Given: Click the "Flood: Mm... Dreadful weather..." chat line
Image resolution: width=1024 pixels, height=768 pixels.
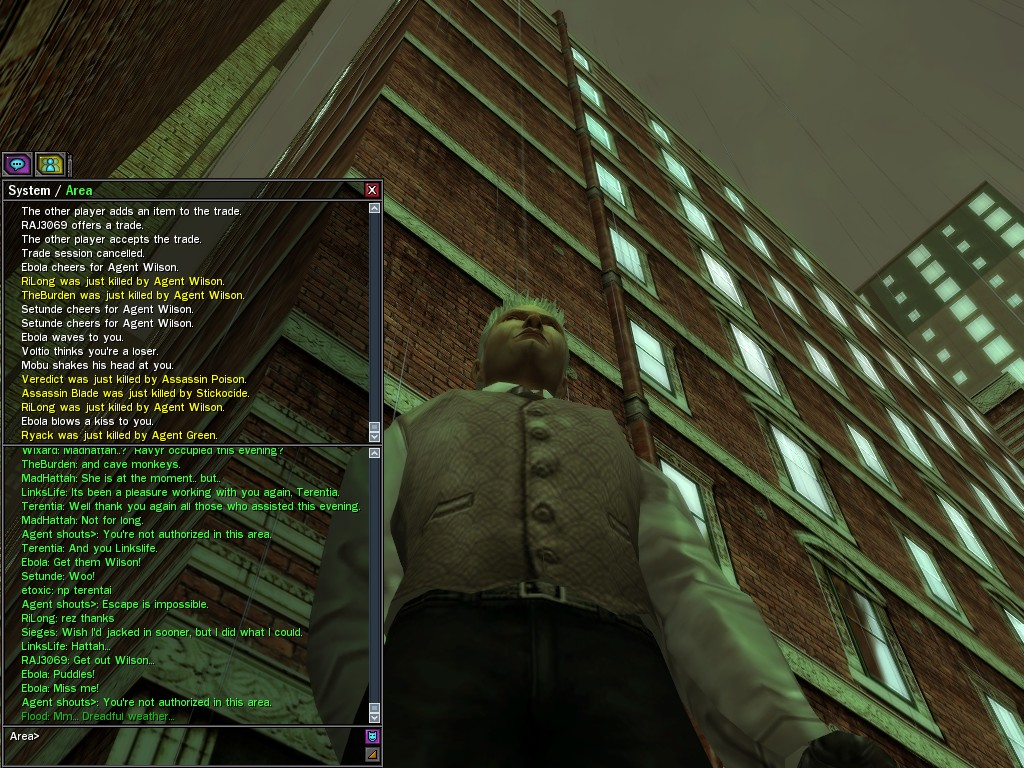Looking at the screenshot, I should tap(98, 716).
